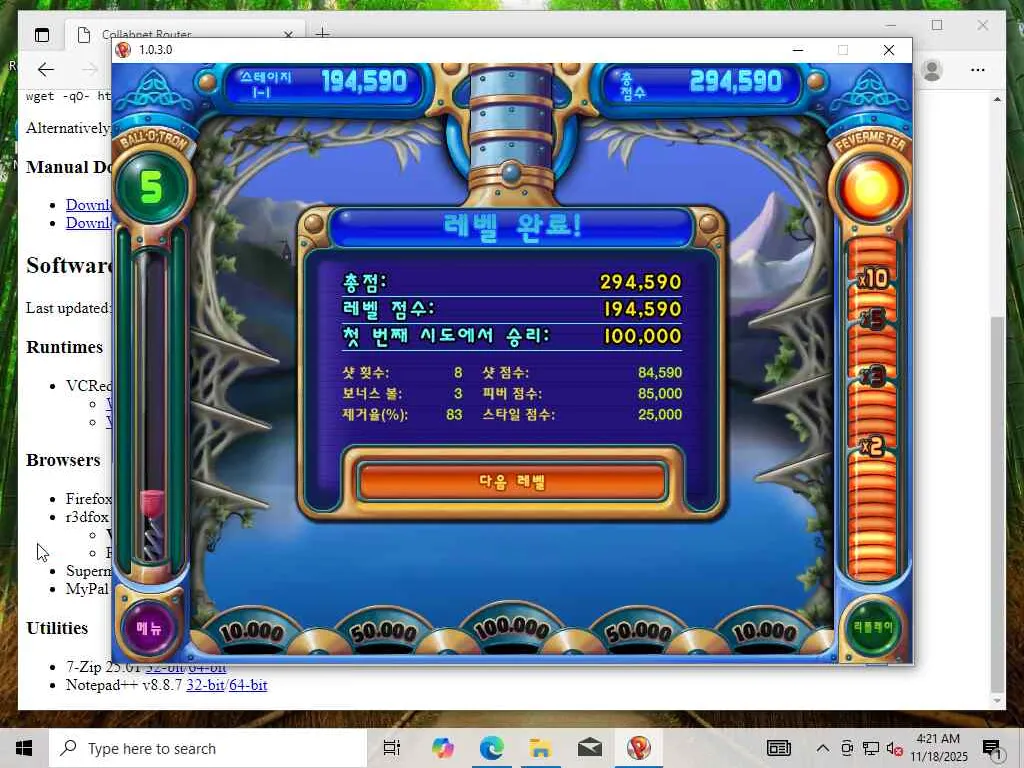Image resolution: width=1024 pixels, height=768 pixels.
Task: Open the purple 메뉴 button
Action: 149,627
